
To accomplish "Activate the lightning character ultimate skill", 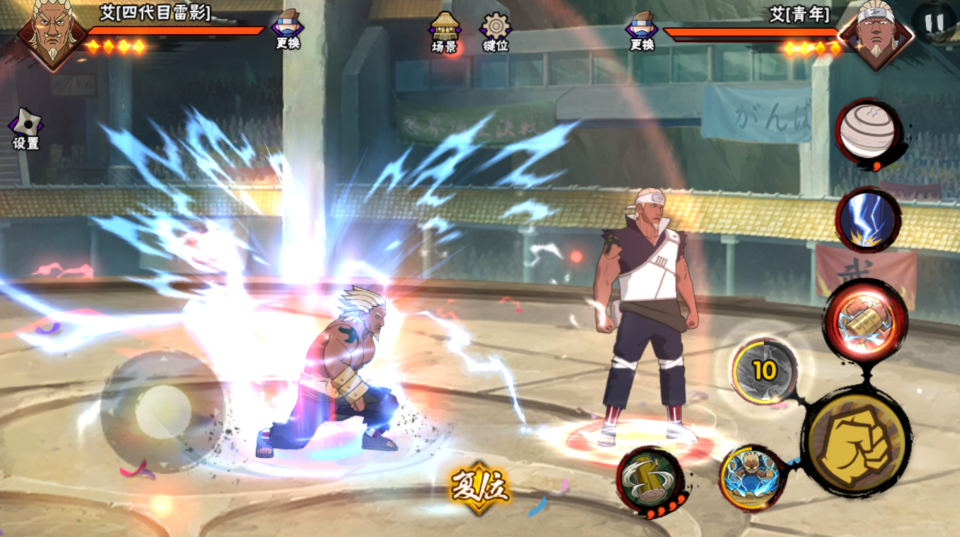I will click(752, 477).
